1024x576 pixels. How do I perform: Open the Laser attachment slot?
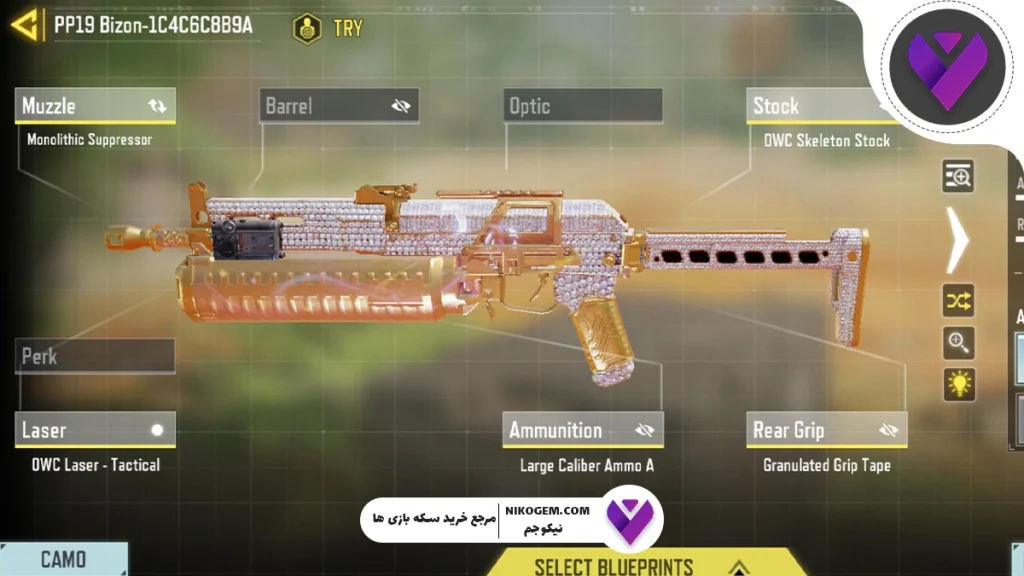[x=96, y=430]
